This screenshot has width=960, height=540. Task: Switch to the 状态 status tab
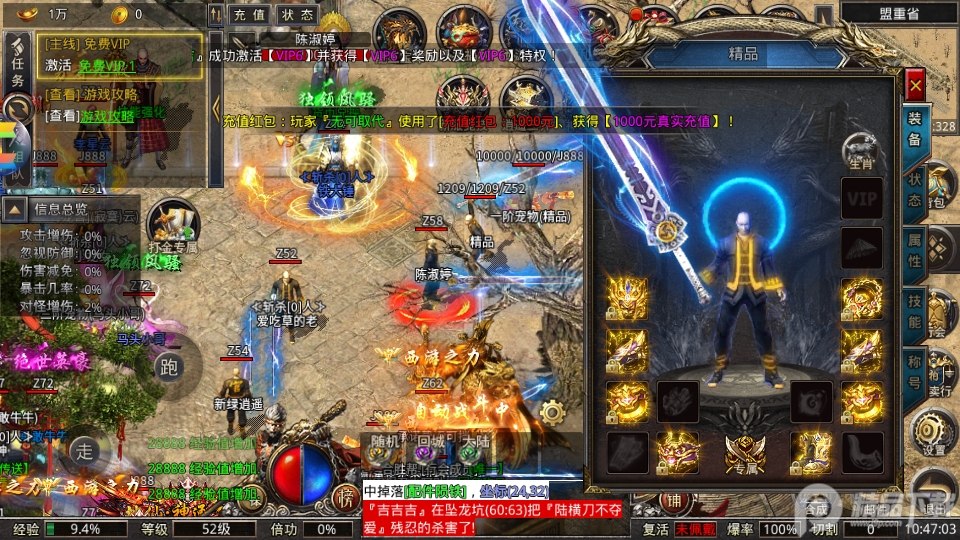(x=914, y=190)
